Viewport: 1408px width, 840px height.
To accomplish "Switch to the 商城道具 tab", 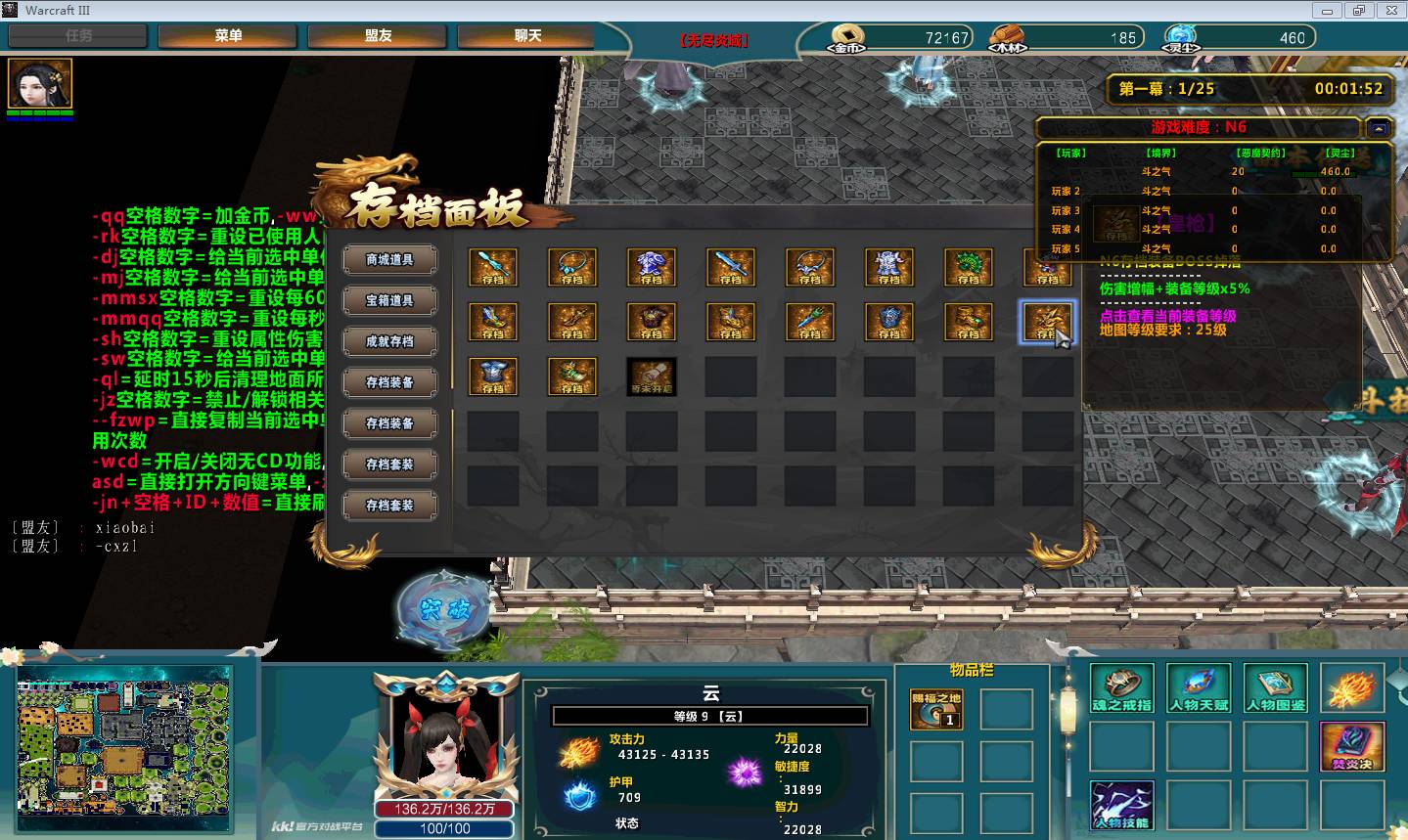I will pyautogui.click(x=389, y=260).
